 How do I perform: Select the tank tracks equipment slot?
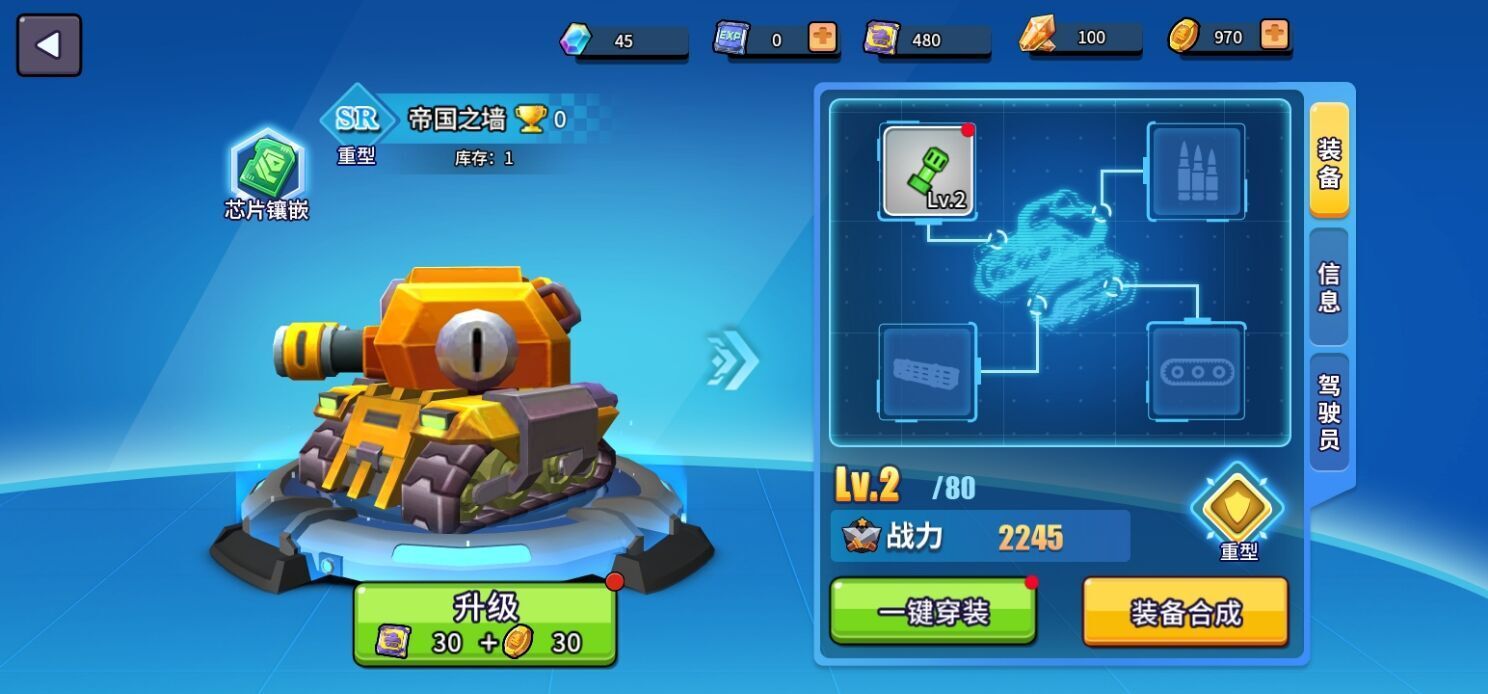(x=1196, y=371)
